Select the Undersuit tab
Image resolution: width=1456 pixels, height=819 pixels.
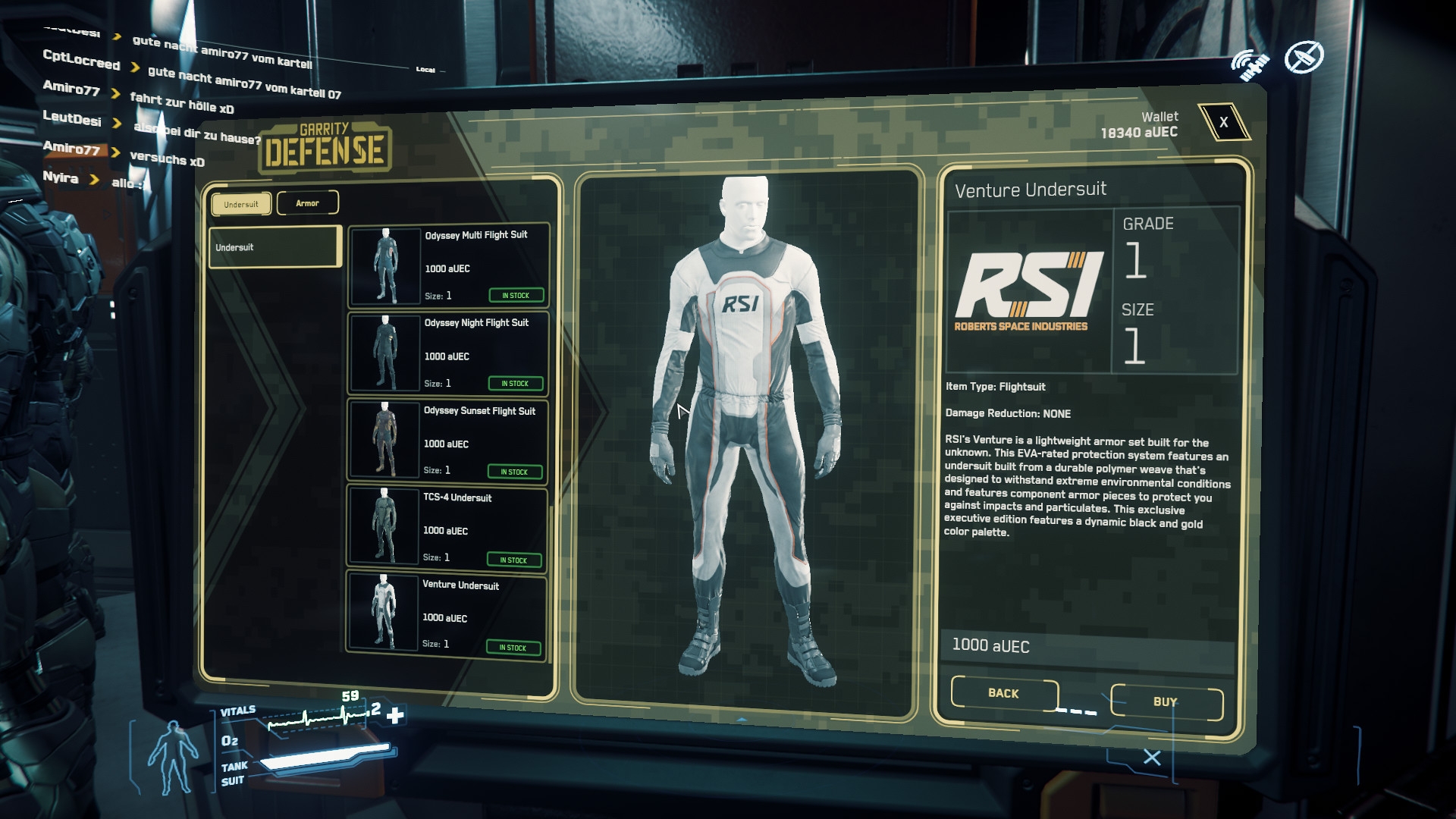241,204
